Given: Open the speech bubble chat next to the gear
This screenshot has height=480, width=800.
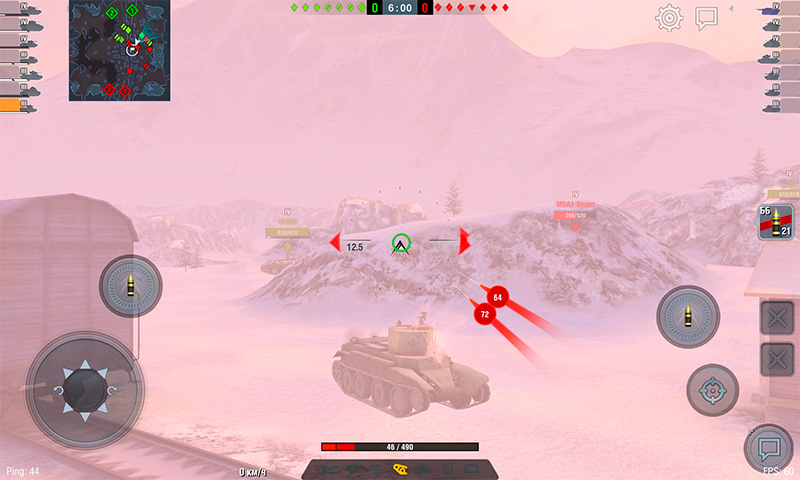Looking at the screenshot, I should point(707,18).
